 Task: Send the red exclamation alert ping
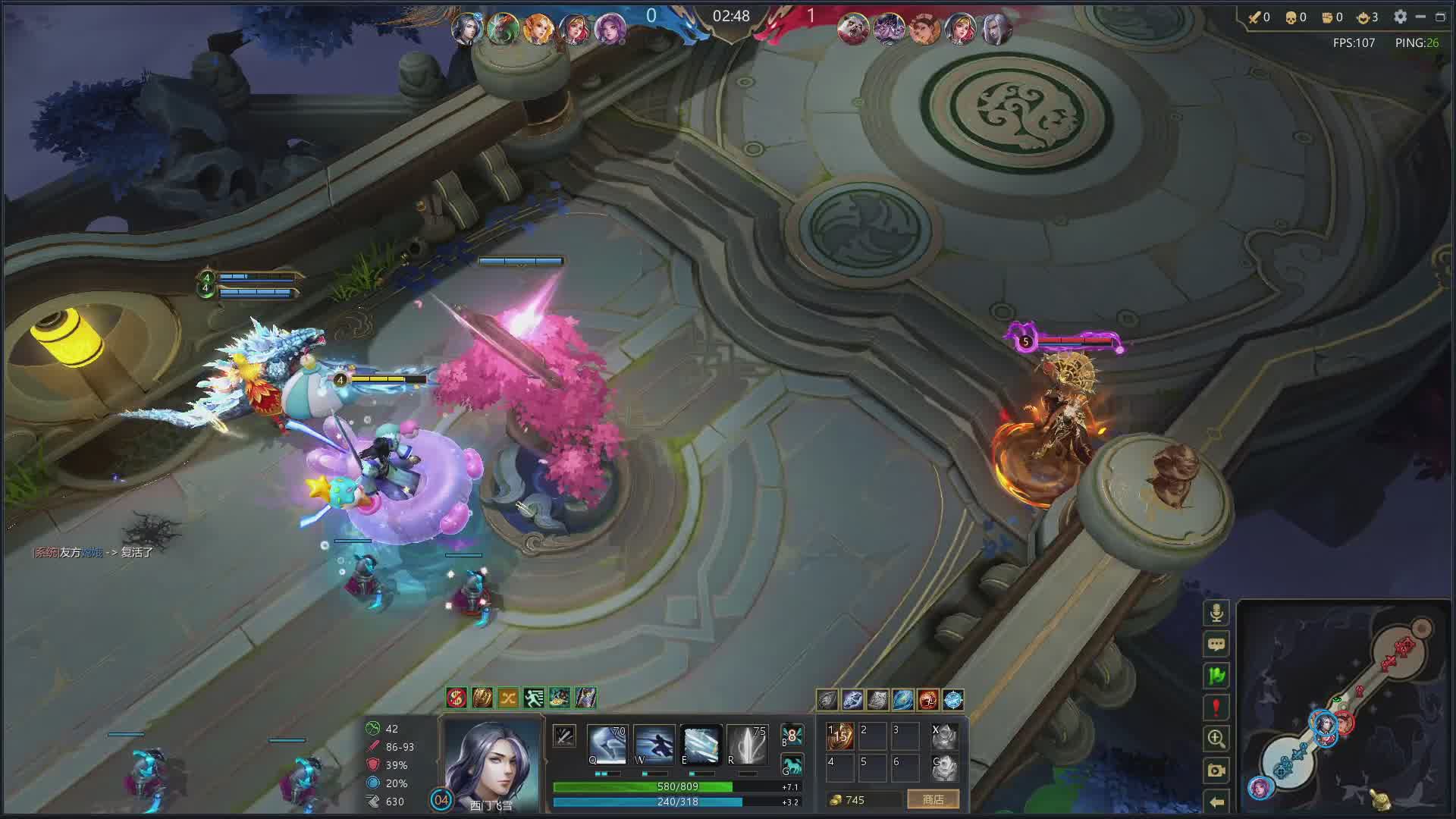click(x=1216, y=708)
